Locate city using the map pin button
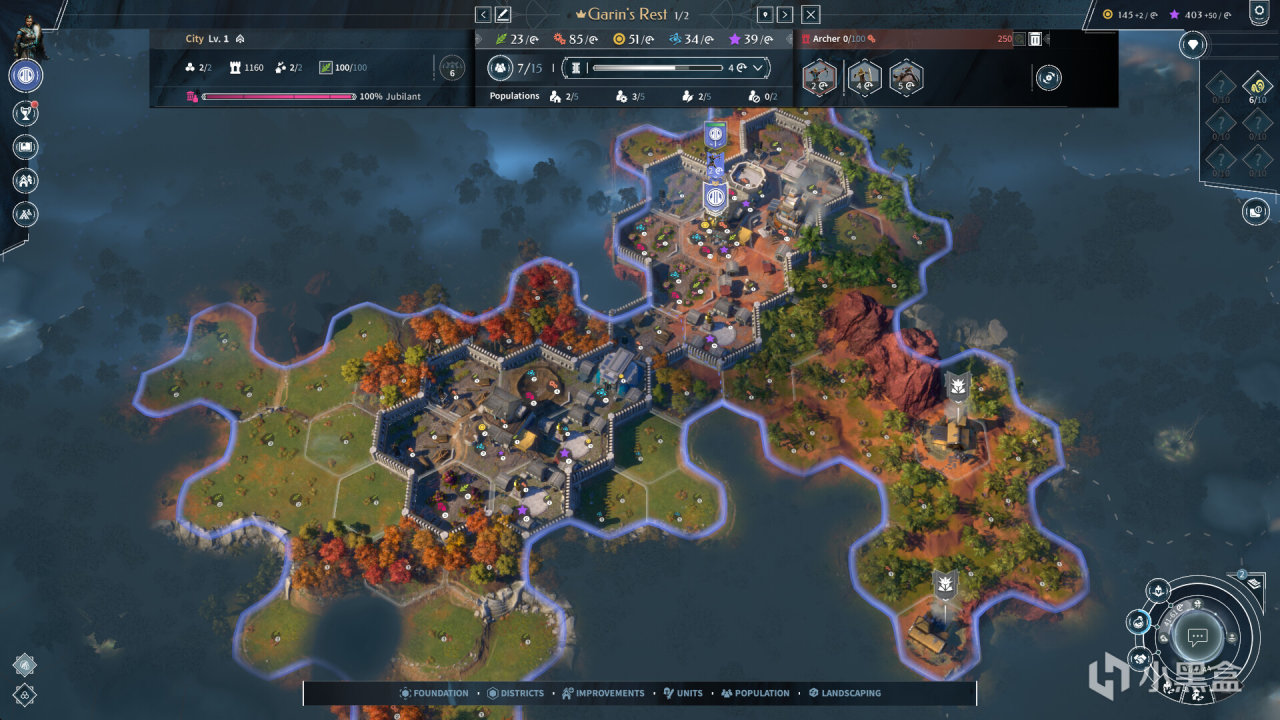1280x720 pixels. [x=765, y=14]
